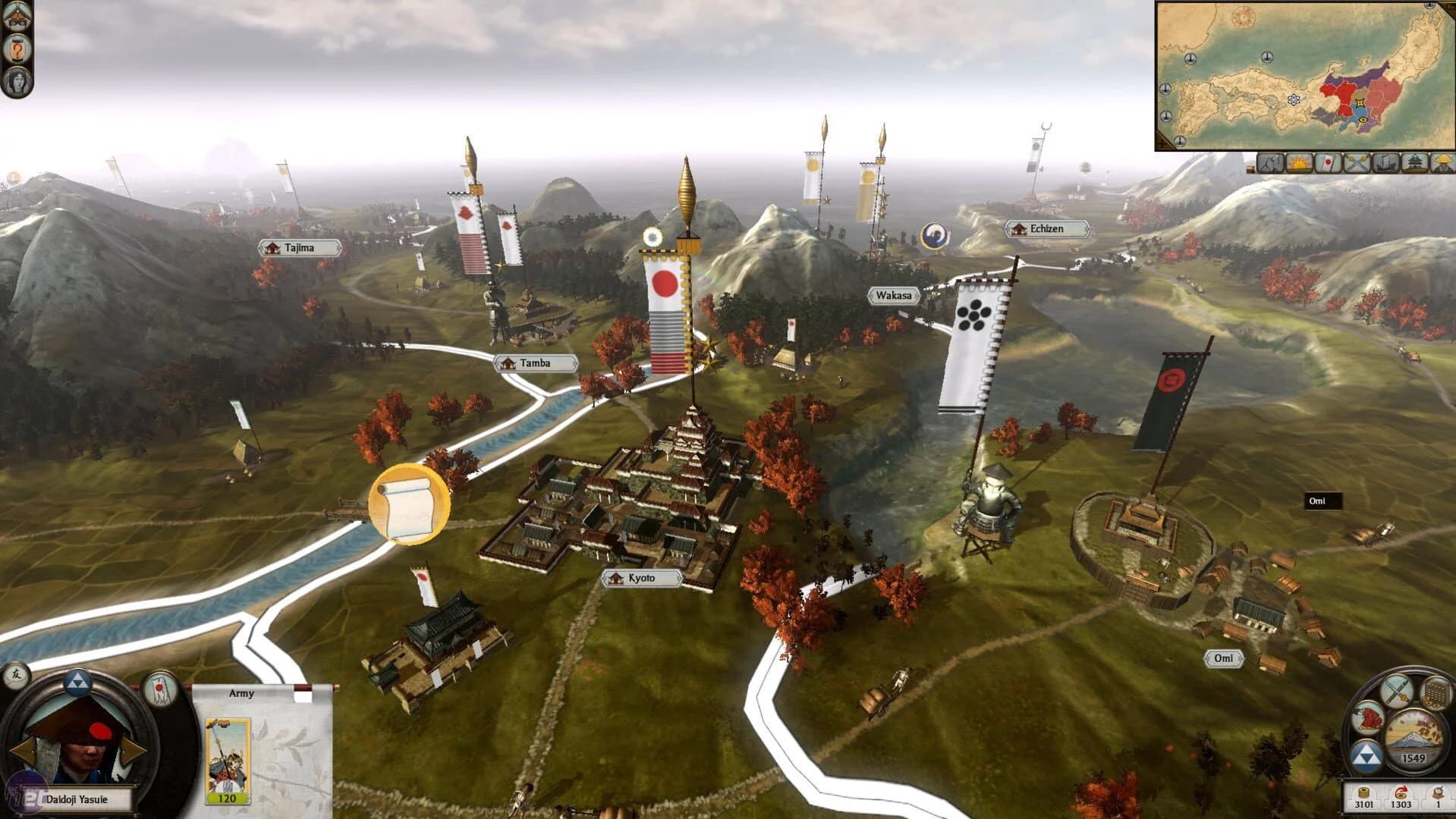Click the glowing scroll event marker near Kyoto
Screen dimensions: 1456x819
click(x=408, y=500)
